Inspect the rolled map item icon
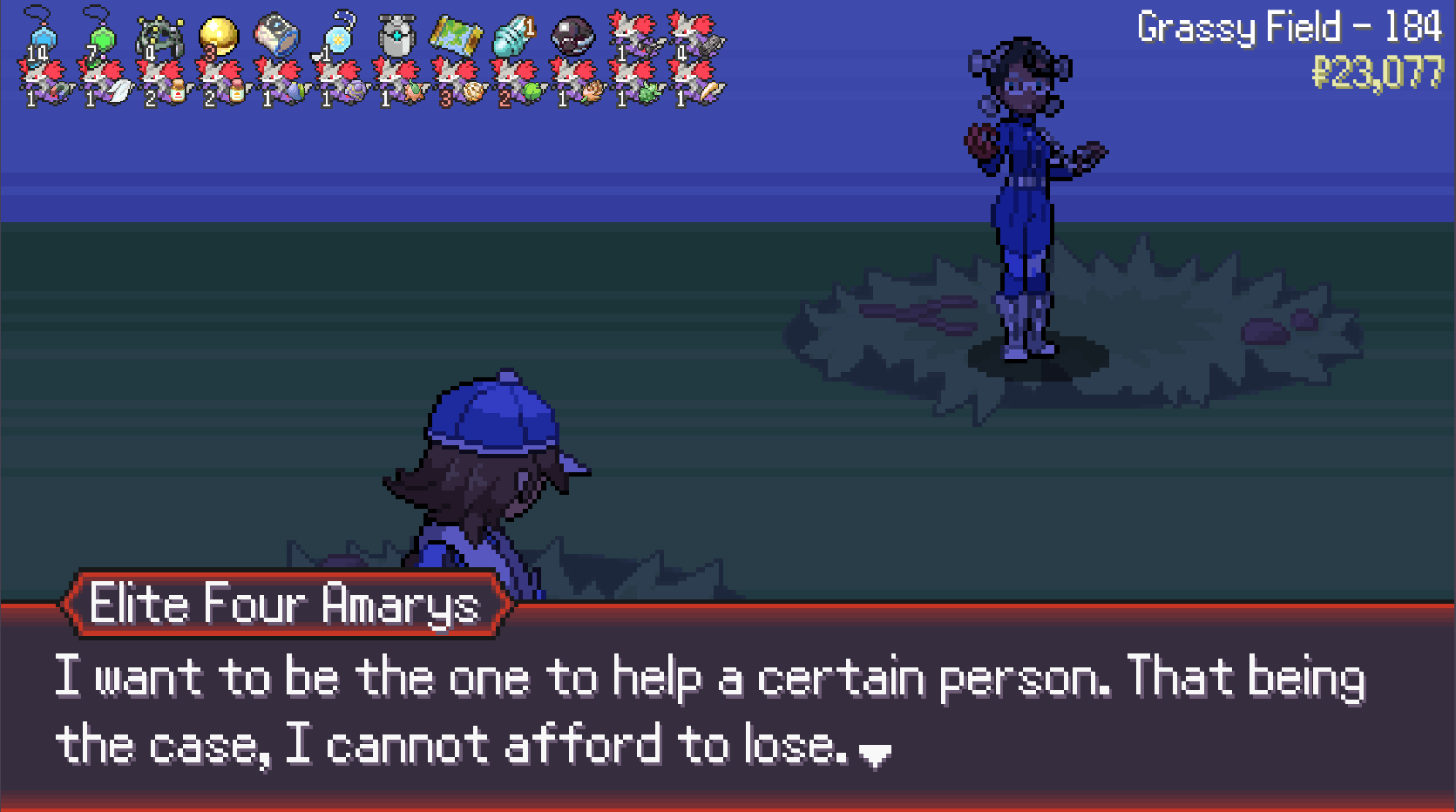Screen dimensions: 1456x812 pos(456,36)
